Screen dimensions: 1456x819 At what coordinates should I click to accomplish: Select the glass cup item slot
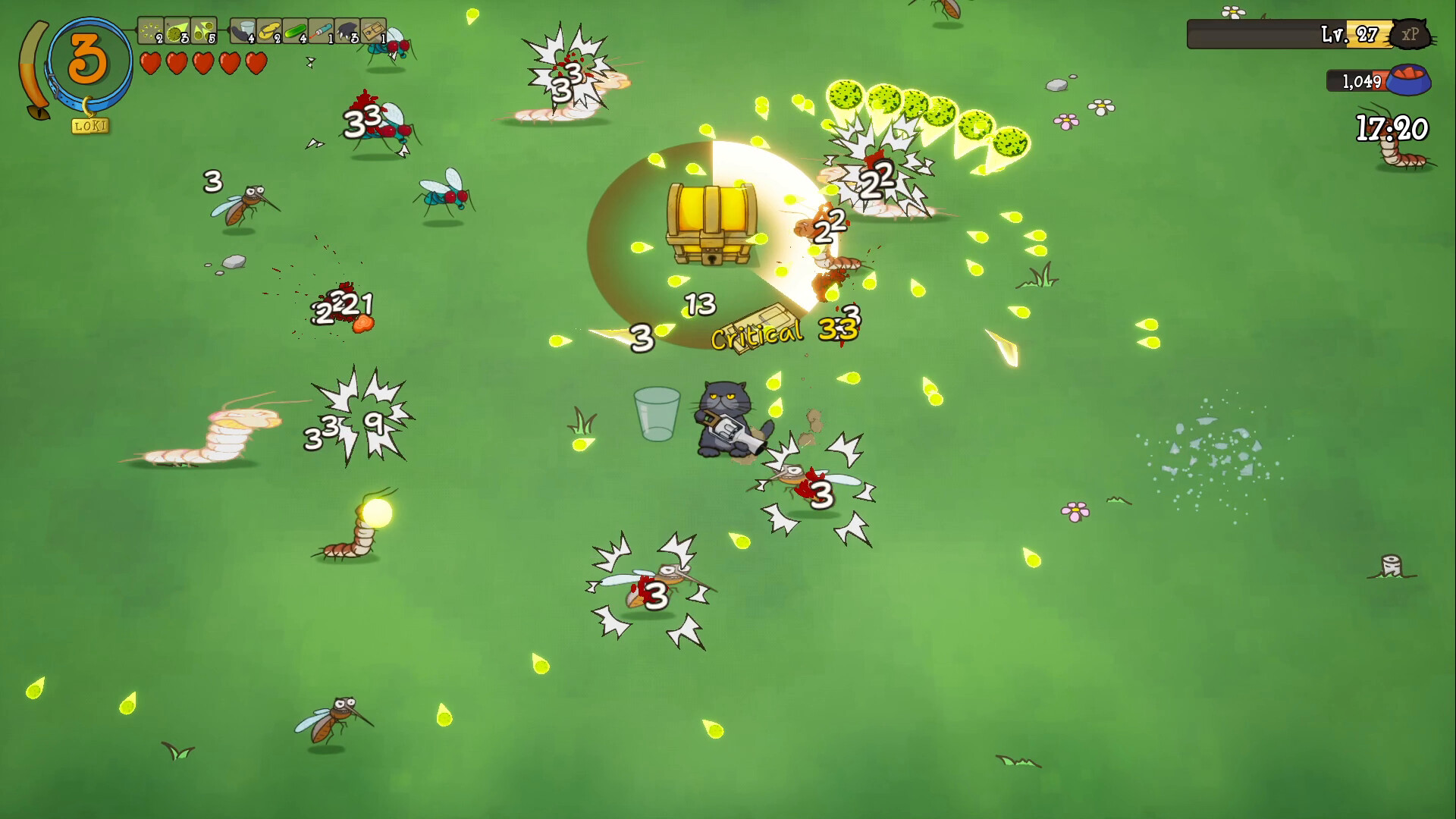click(244, 32)
